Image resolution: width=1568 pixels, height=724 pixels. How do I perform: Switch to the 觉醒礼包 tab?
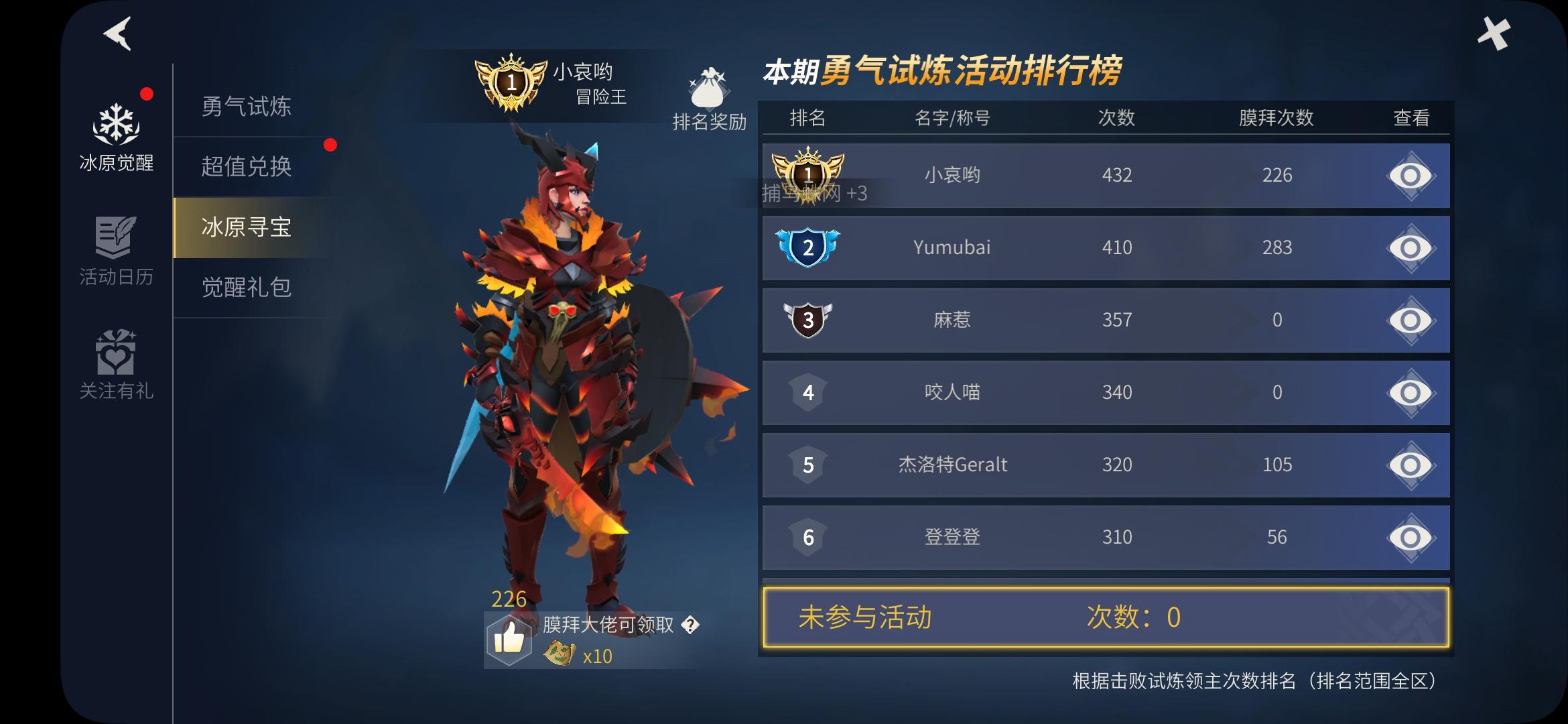point(245,288)
